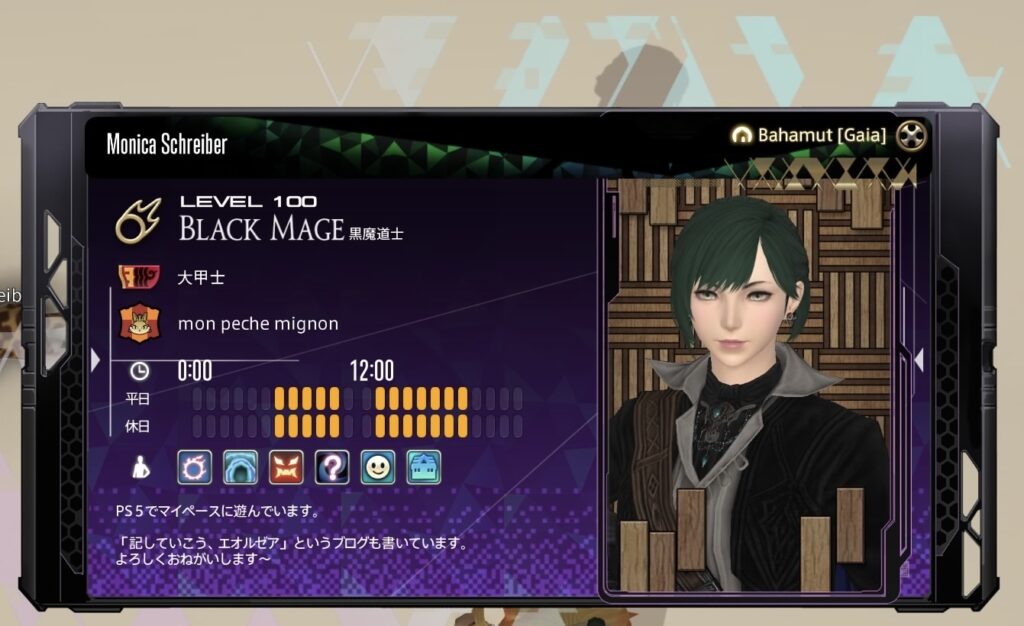
Task: Select the question mark playstyle icon
Action: coord(331,467)
